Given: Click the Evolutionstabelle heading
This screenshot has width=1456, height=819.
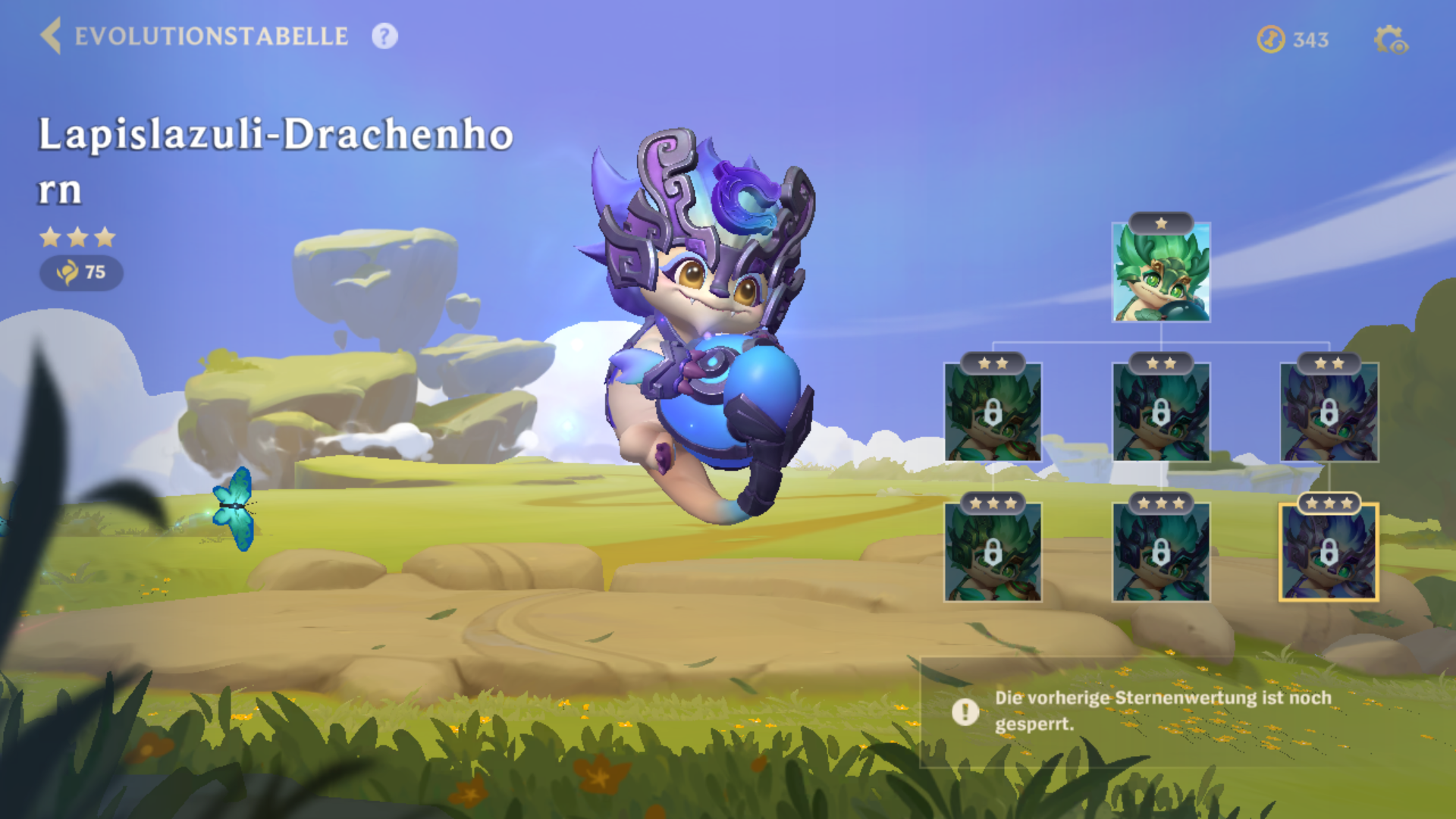Looking at the screenshot, I should tap(210, 36).
